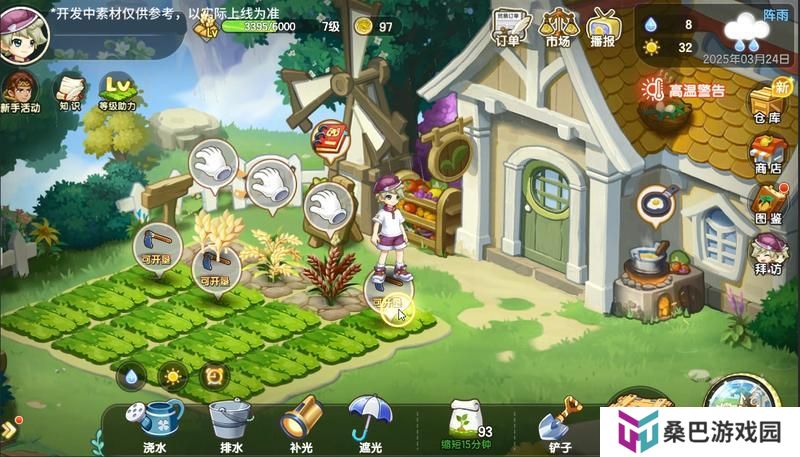Select the 补光 spotlight tool

coord(300,422)
